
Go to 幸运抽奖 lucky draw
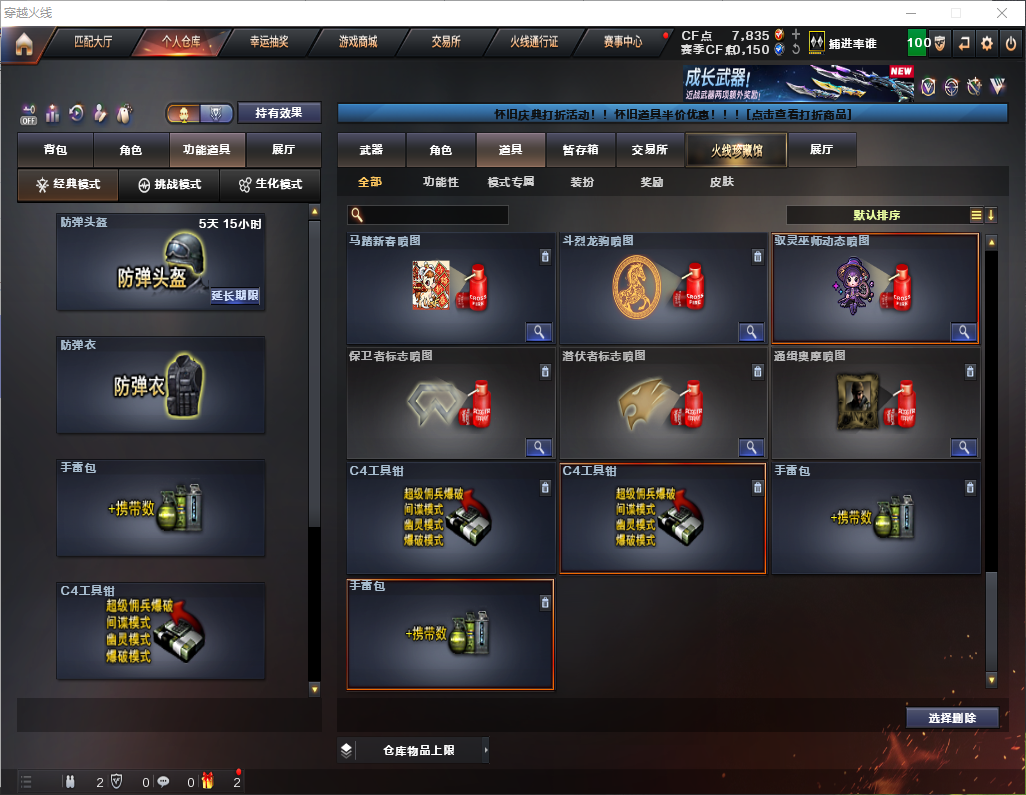point(268,43)
